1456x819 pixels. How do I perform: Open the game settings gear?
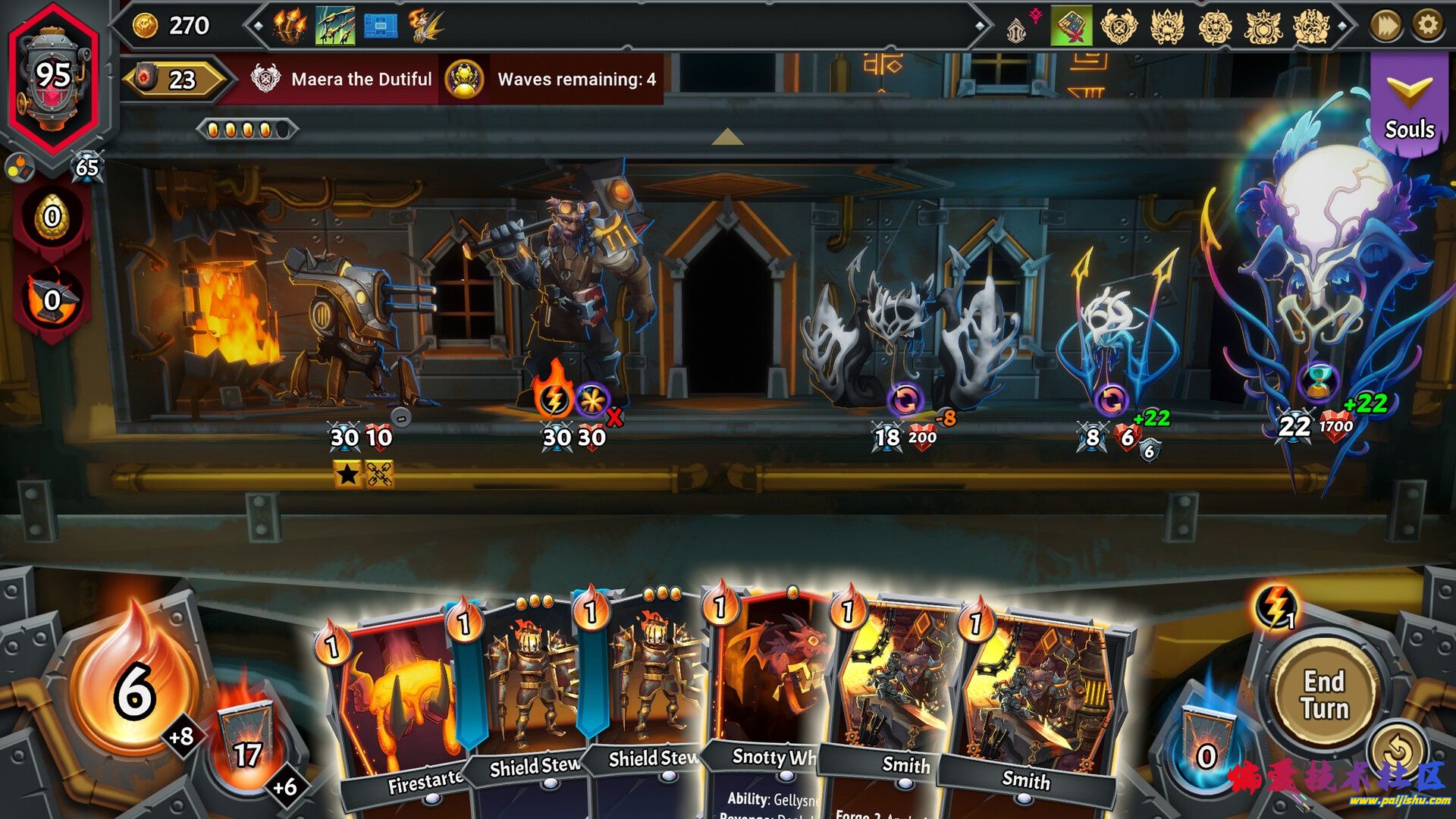point(1427,26)
